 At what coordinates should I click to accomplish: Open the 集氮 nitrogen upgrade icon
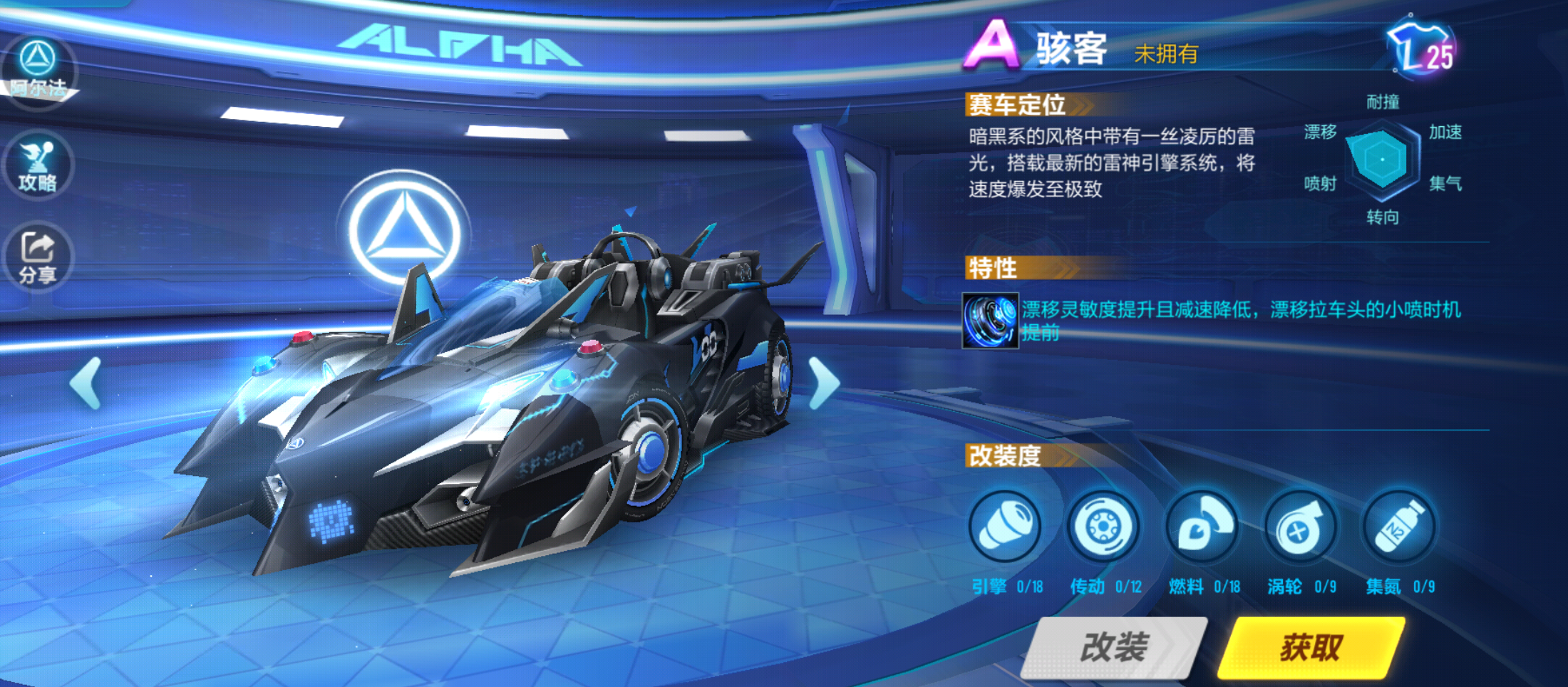[x=1399, y=527]
